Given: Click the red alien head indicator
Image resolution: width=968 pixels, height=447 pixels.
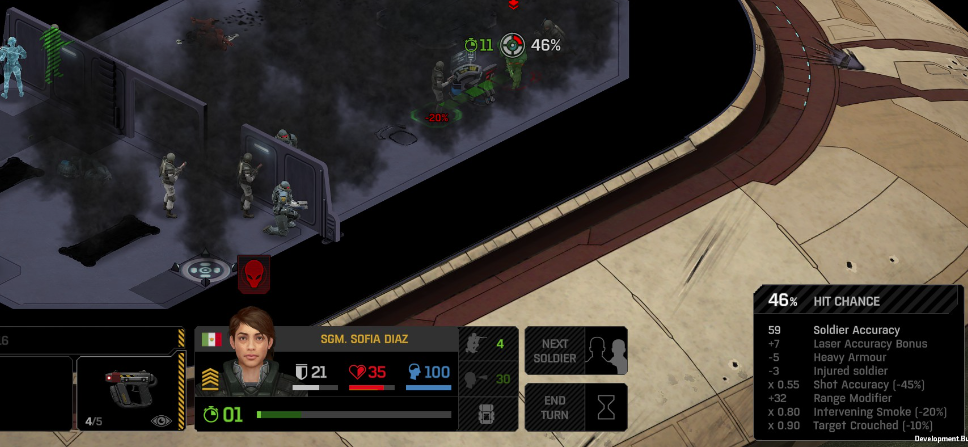Looking at the screenshot, I should click(254, 273).
